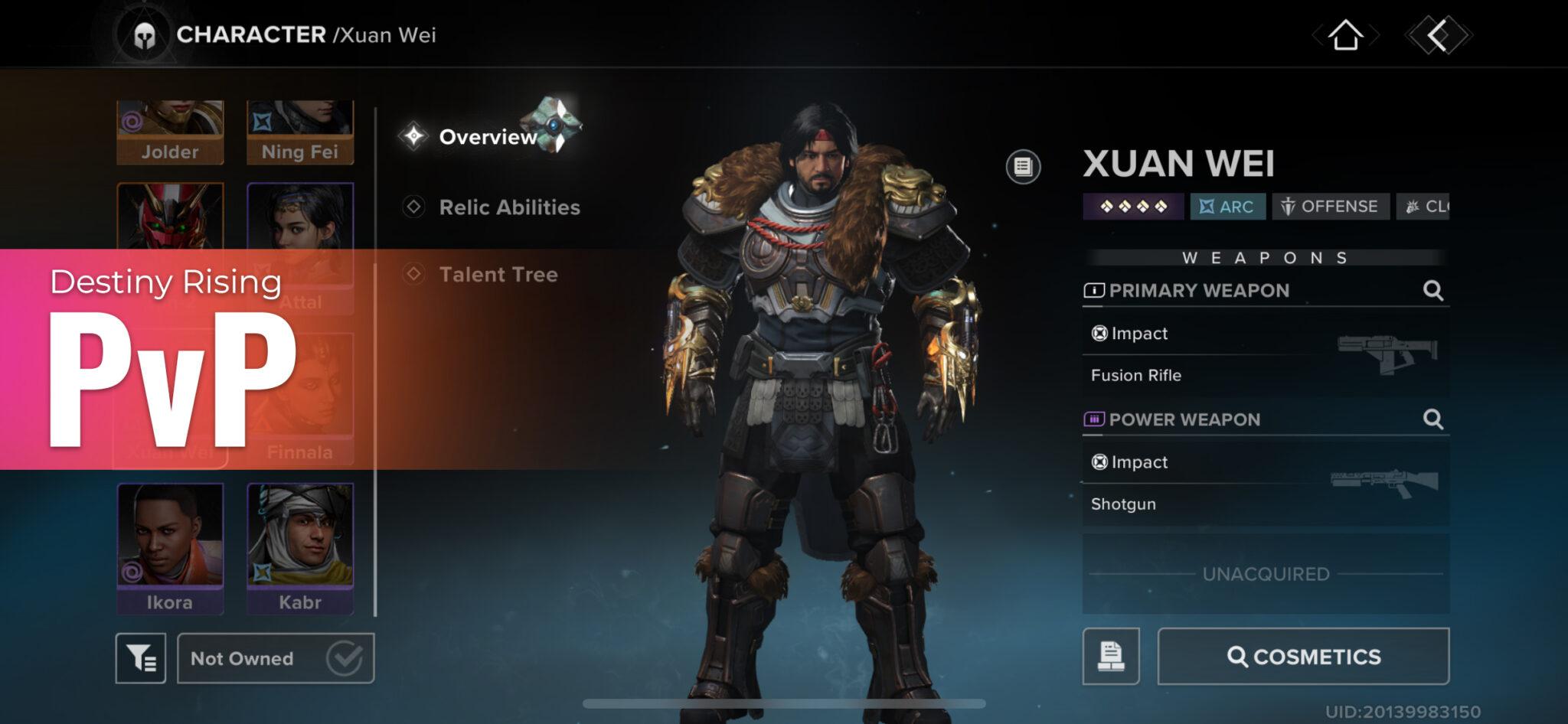Select the OFFENSE role tag

[1330, 206]
